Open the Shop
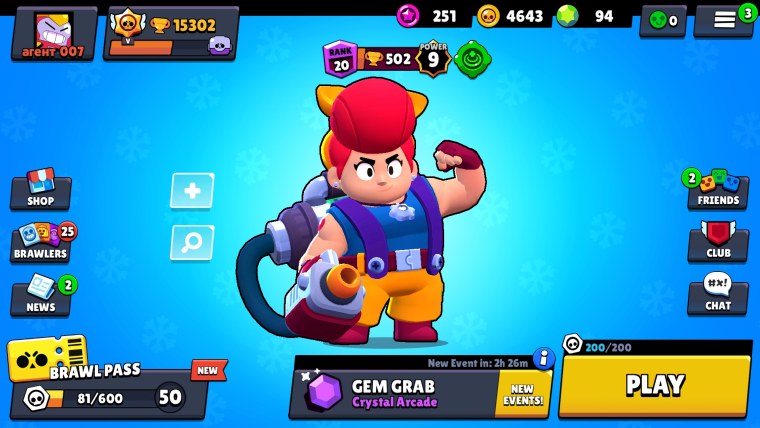Screen dimensions: 760x428 (x=40, y=190)
